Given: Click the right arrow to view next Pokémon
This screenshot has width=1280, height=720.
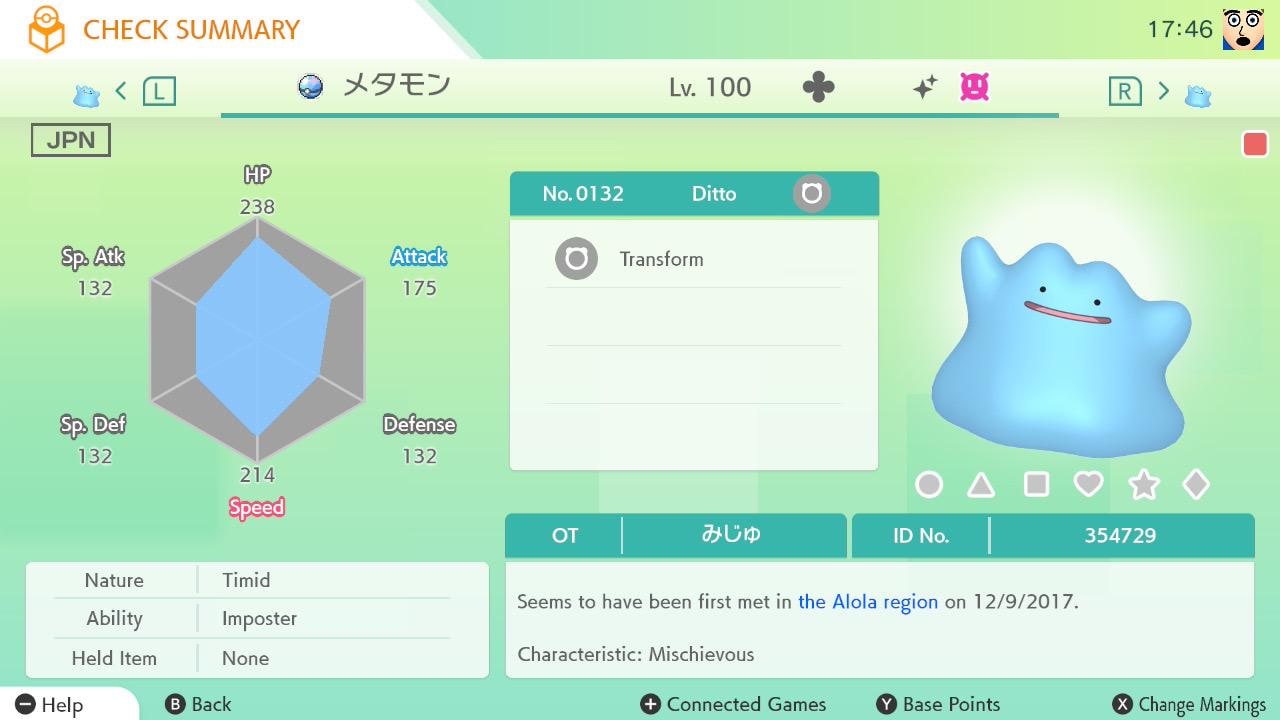Looking at the screenshot, I should pos(1164,89).
